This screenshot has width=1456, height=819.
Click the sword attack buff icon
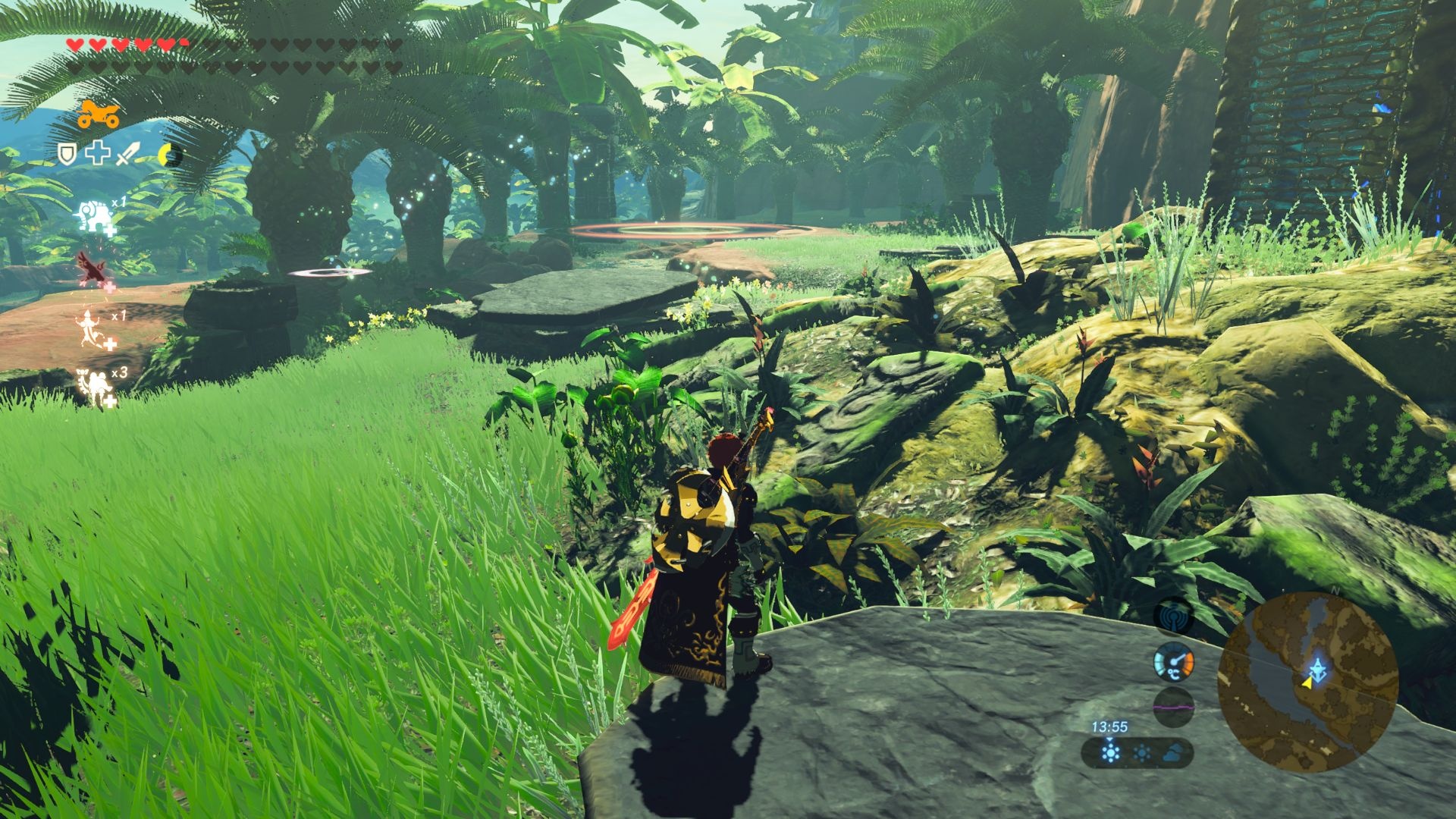(126, 154)
